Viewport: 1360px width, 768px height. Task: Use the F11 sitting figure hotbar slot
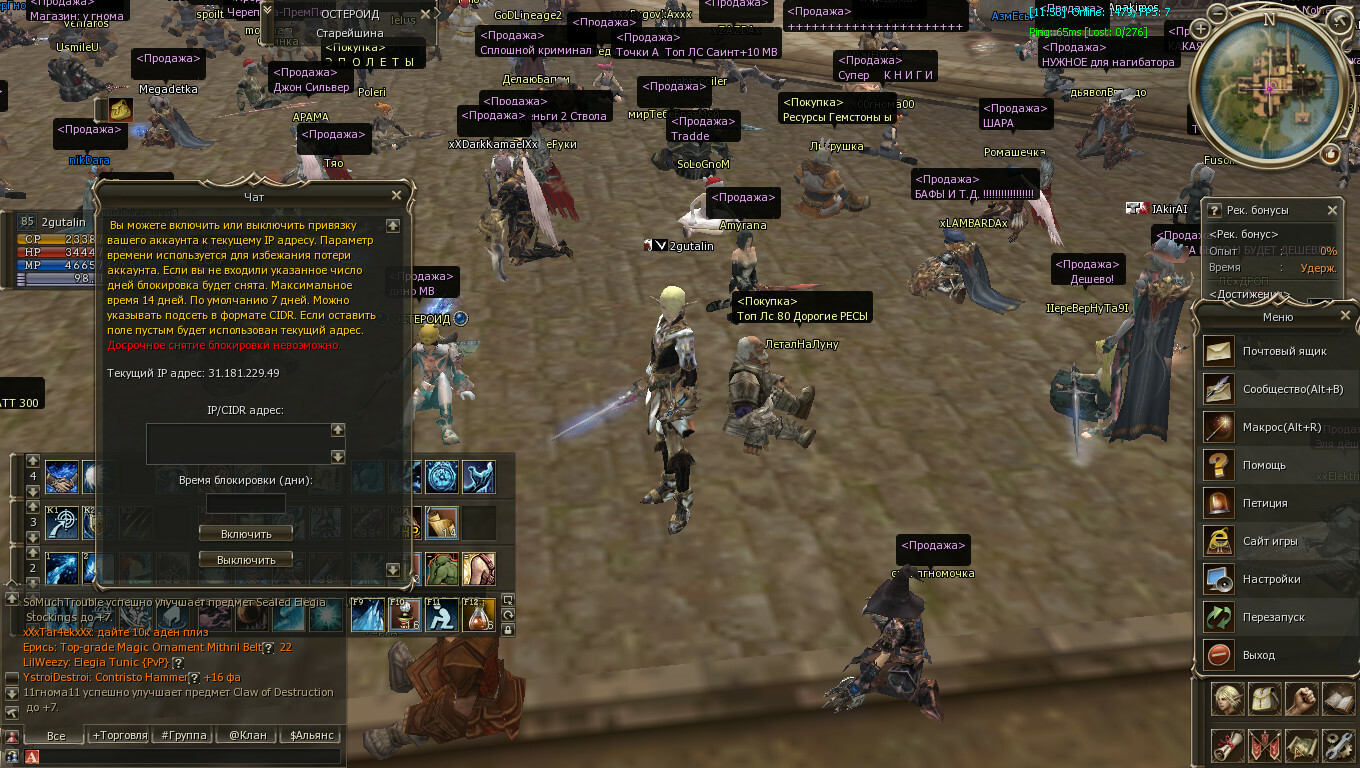[441, 614]
